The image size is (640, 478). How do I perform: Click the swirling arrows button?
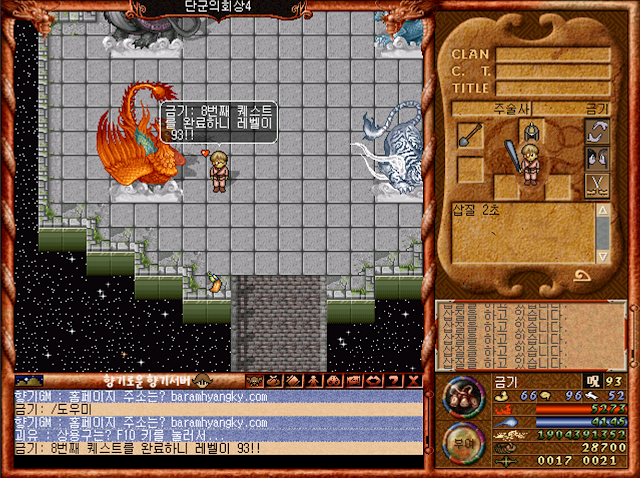(597, 132)
